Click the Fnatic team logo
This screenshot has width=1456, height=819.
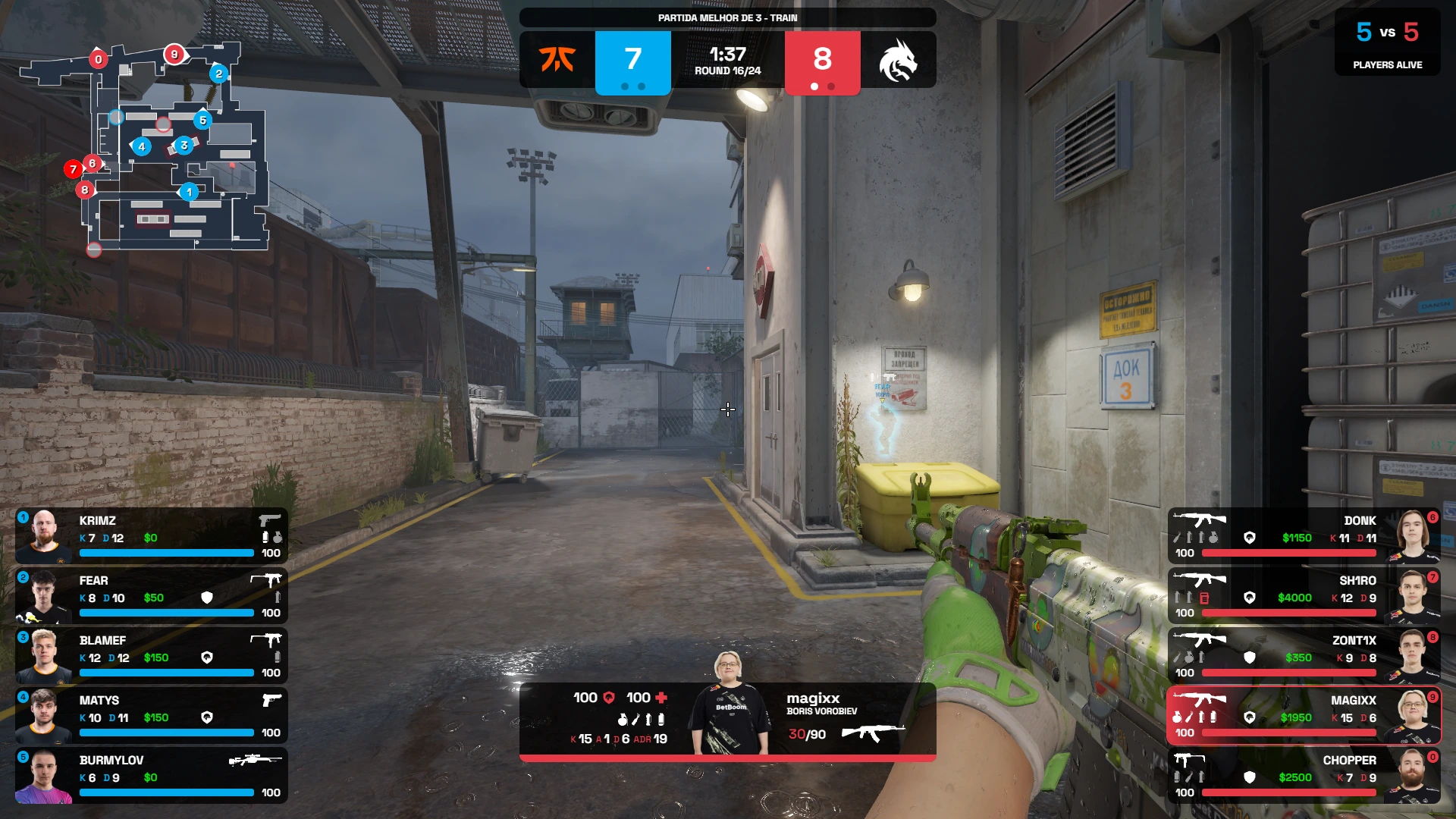(557, 59)
